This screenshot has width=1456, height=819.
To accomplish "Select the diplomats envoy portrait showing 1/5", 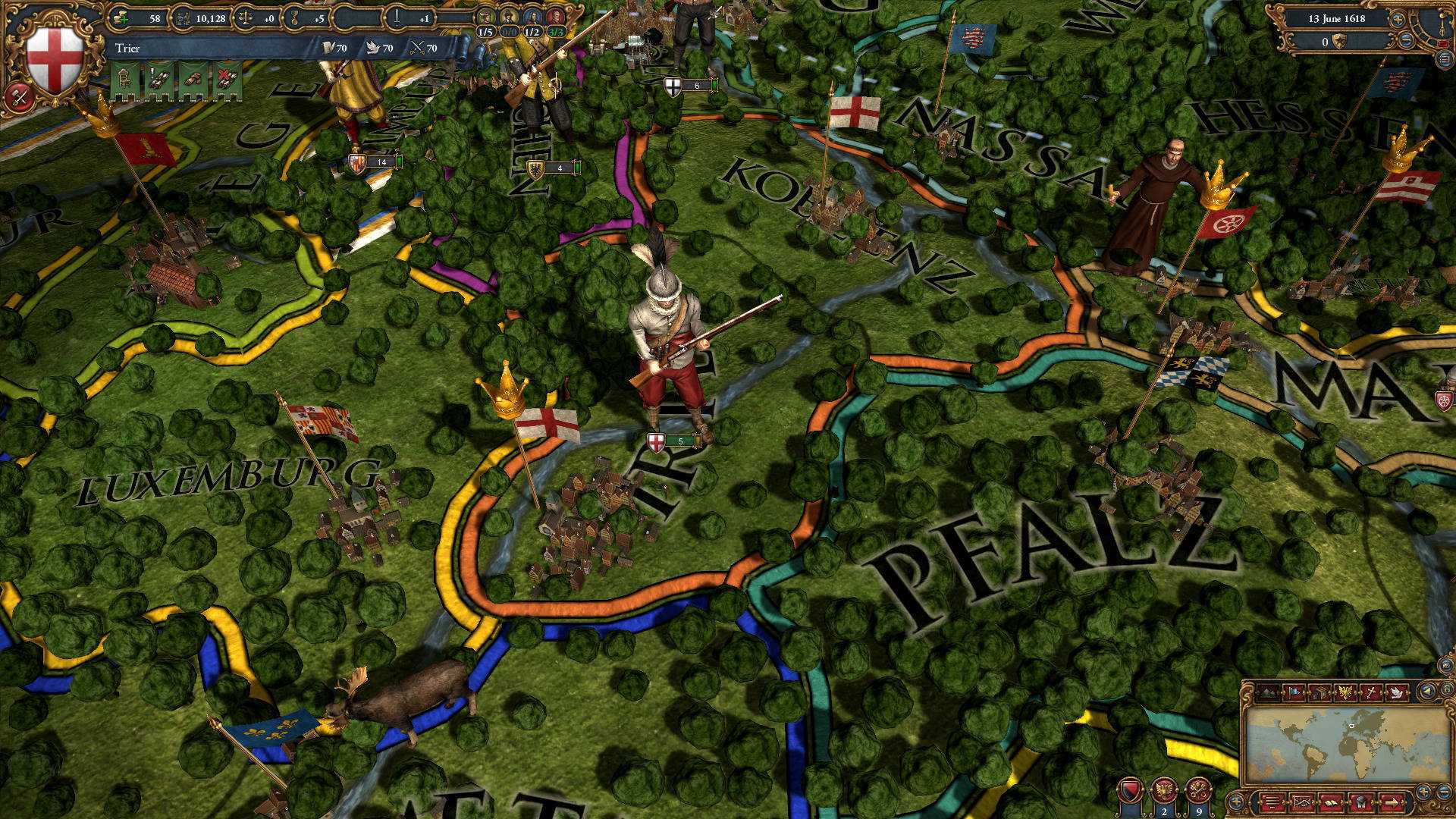I will click(485, 15).
